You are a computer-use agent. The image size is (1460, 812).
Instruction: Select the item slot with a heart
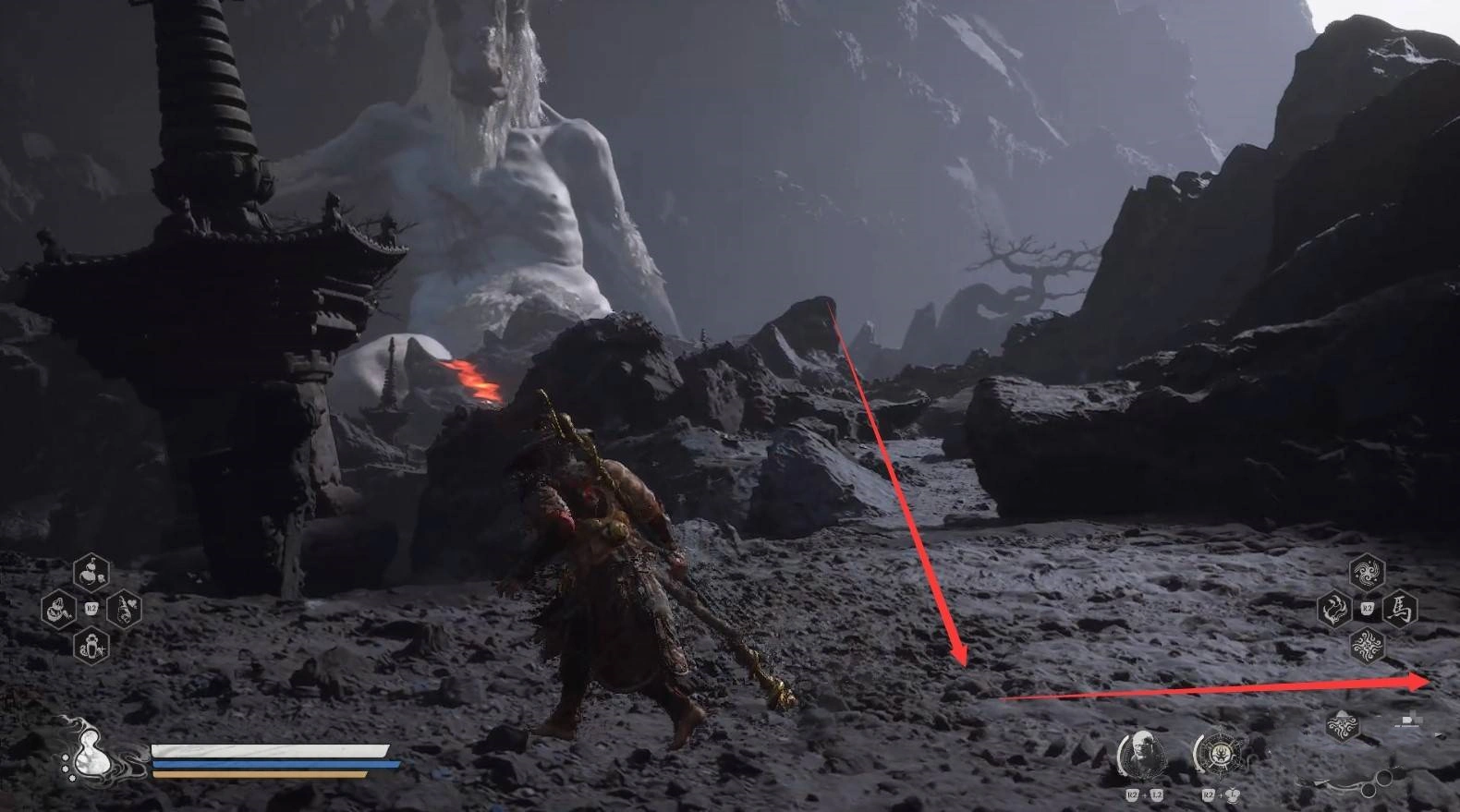point(124,609)
